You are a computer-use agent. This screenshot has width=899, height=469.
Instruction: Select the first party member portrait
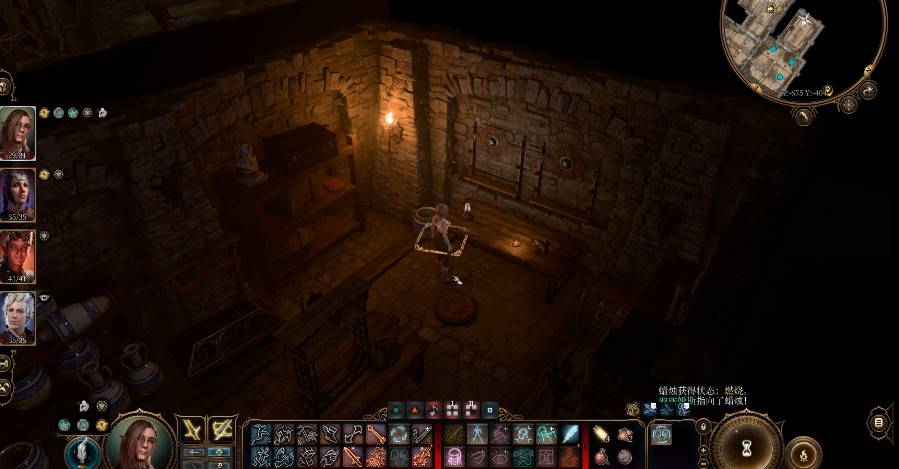tap(18, 132)
